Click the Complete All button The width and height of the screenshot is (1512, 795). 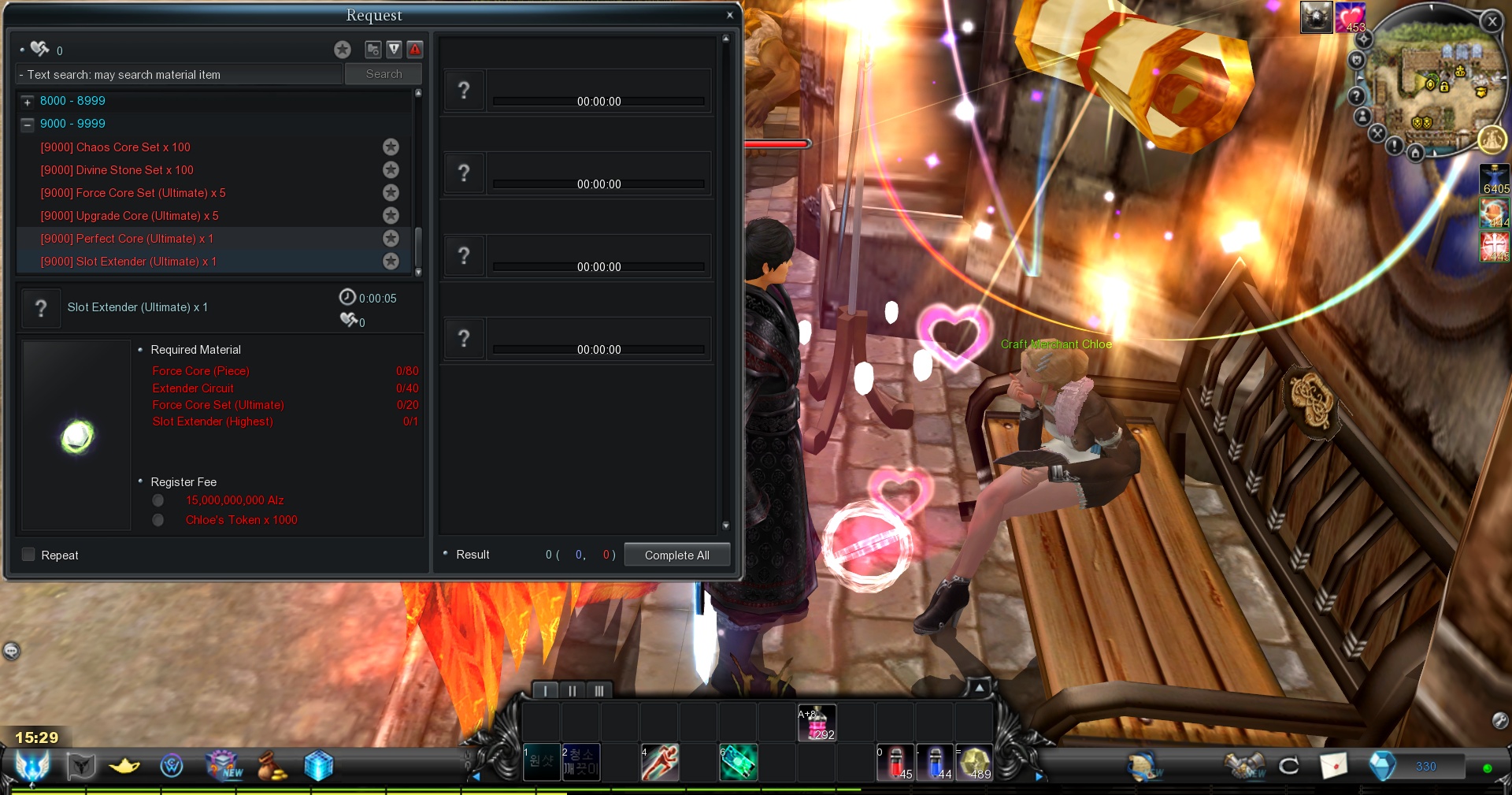click(676, 555)
